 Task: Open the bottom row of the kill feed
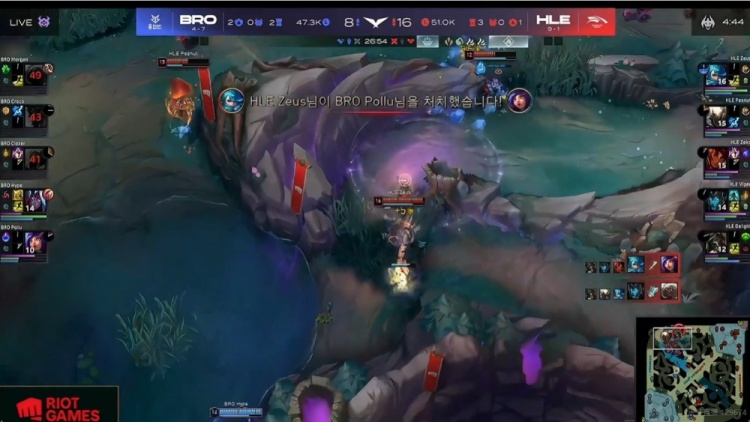(x=632, y=291)
